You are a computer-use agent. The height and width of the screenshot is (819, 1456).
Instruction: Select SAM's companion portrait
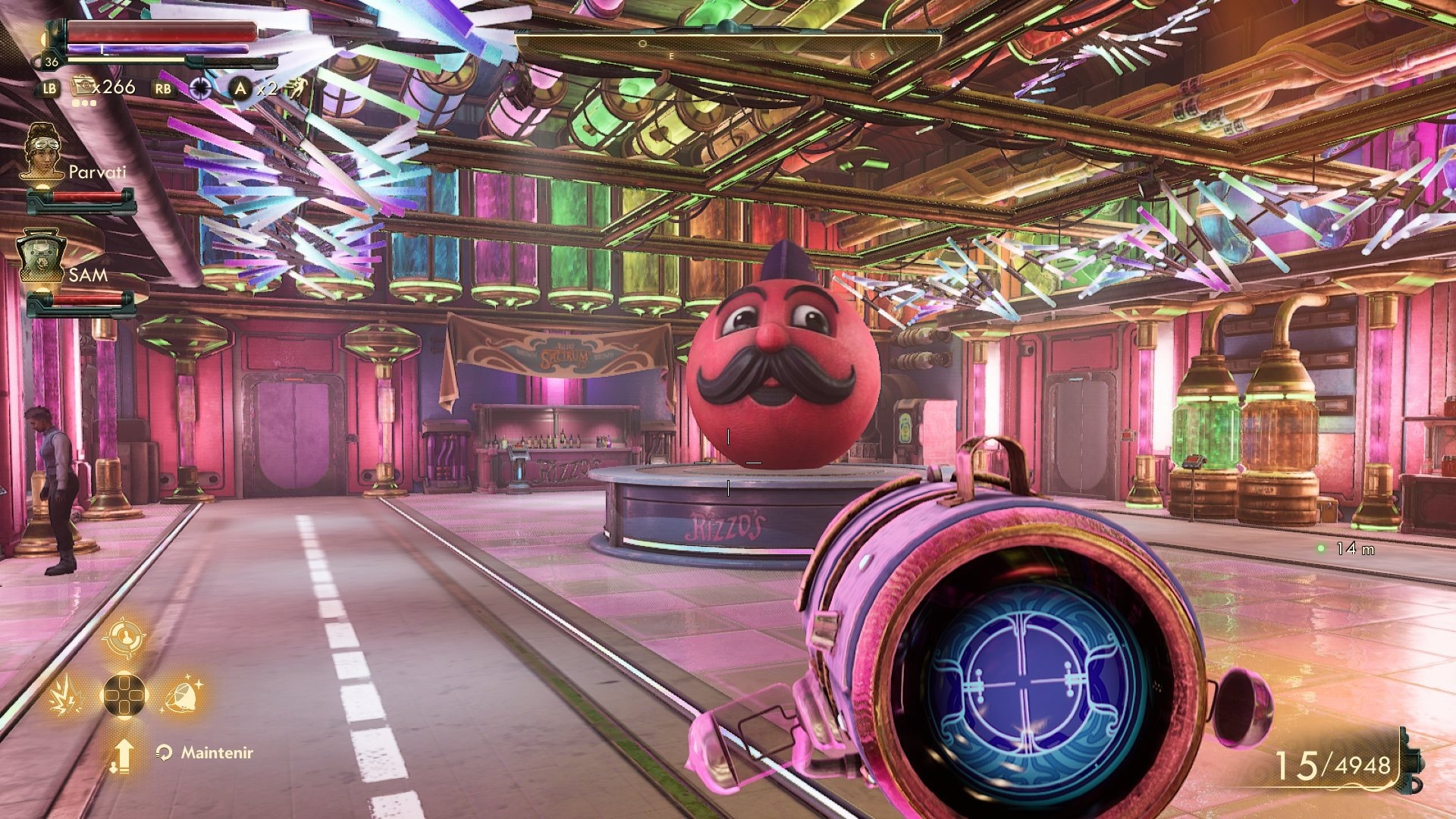point(42,256)
